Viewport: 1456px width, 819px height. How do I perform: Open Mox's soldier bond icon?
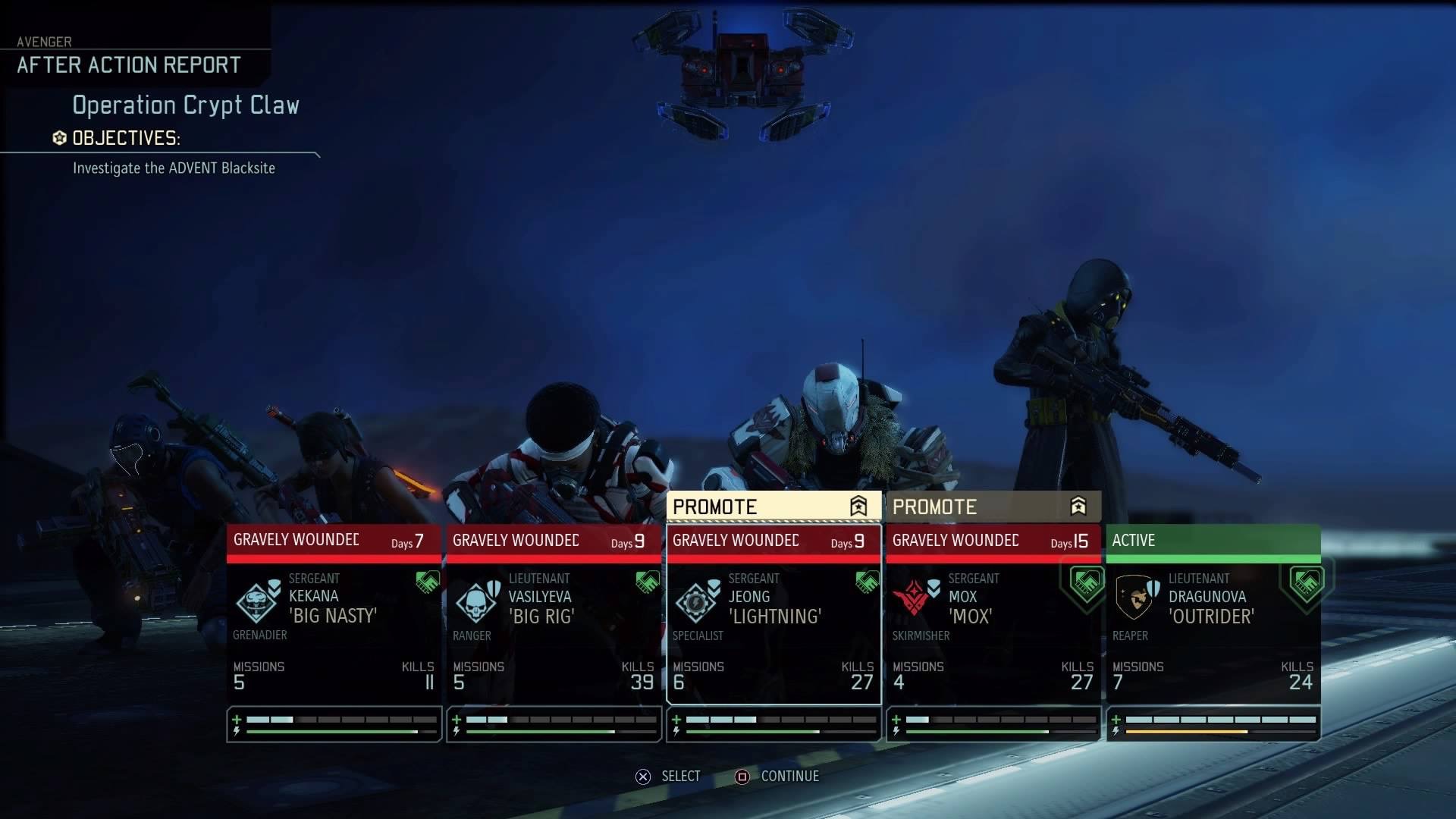coord(1086,582)
